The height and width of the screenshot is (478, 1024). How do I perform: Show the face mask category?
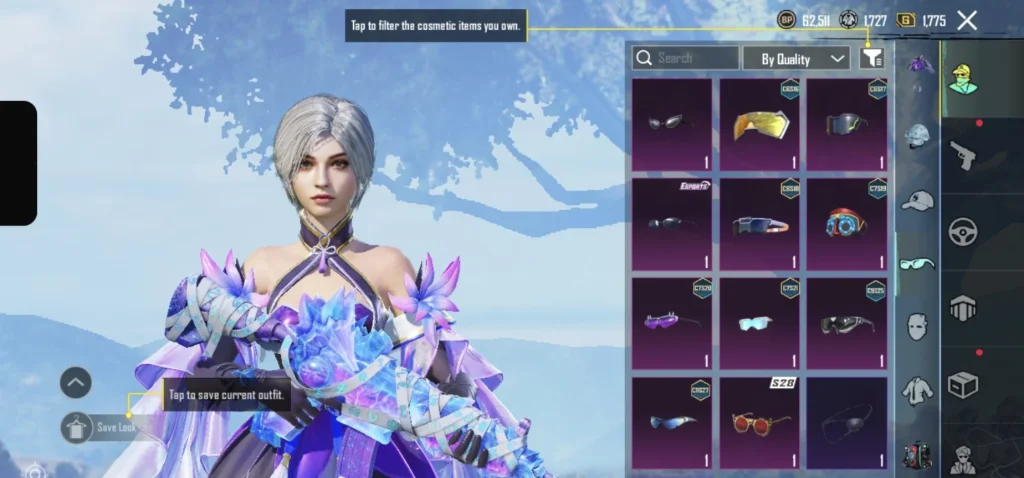(x=917, y=326)
